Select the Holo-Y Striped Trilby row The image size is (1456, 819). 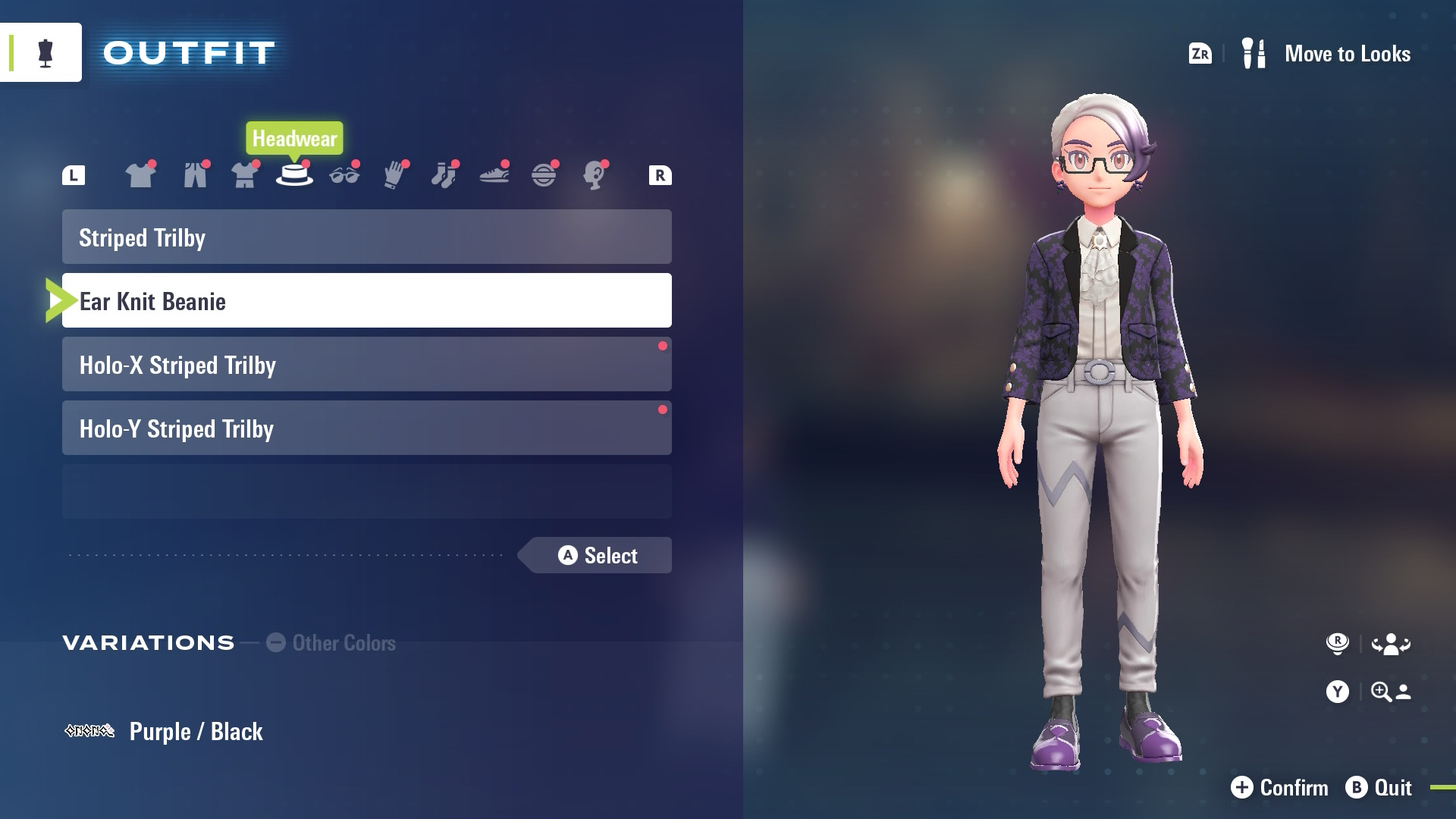tap(366, 428)
